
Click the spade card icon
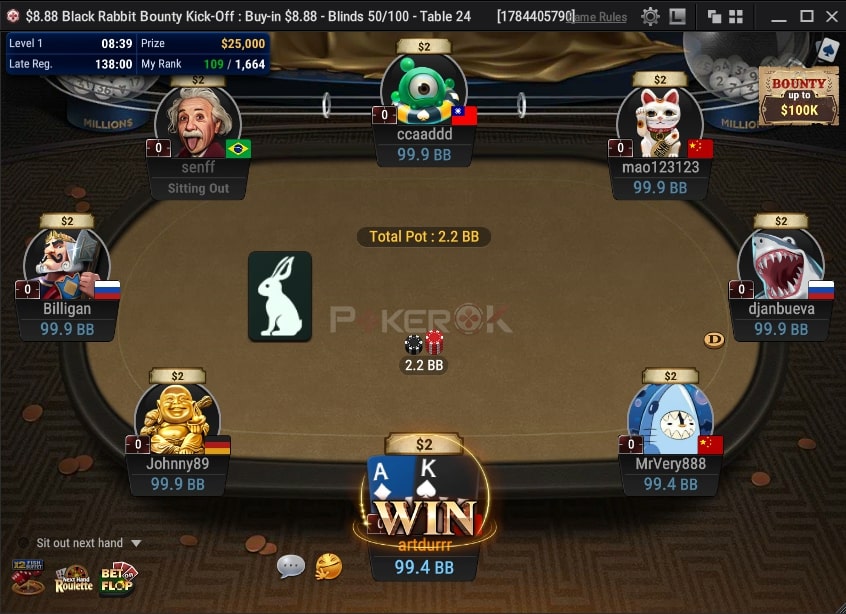827,50
